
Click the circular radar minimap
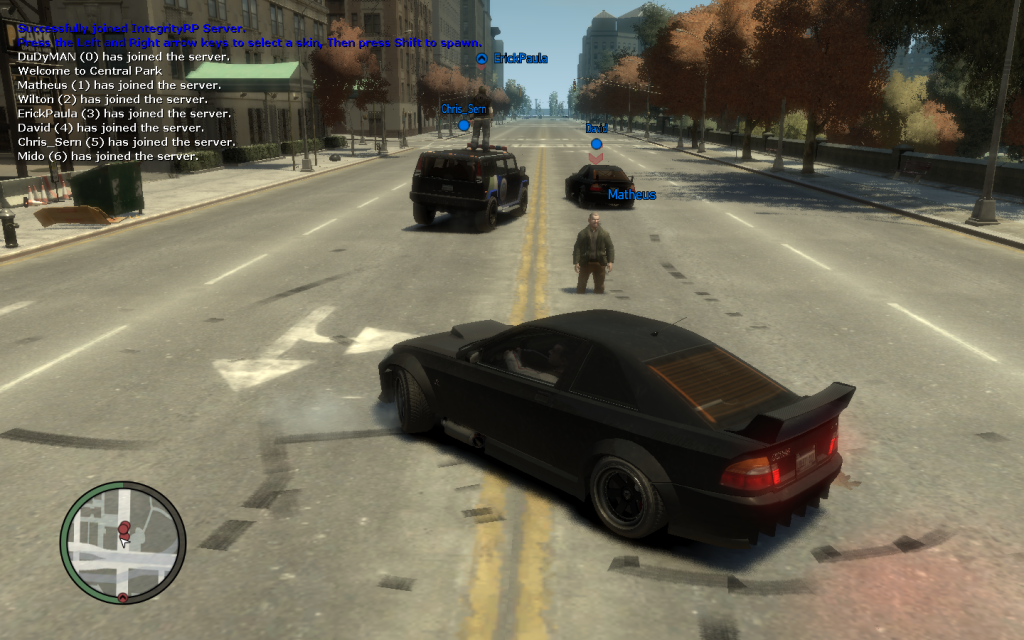[x=123, y=543]
